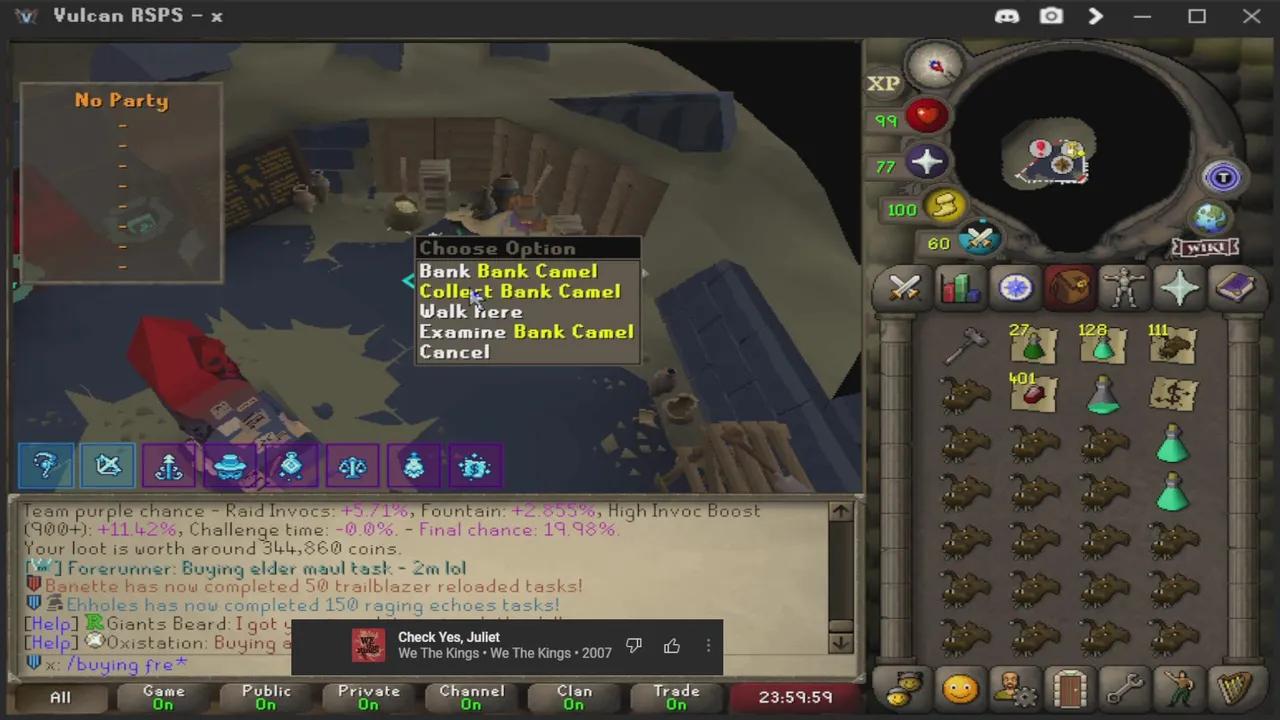Open the Music player tab
1280x720 pixels.
[x=1235, y=690]
